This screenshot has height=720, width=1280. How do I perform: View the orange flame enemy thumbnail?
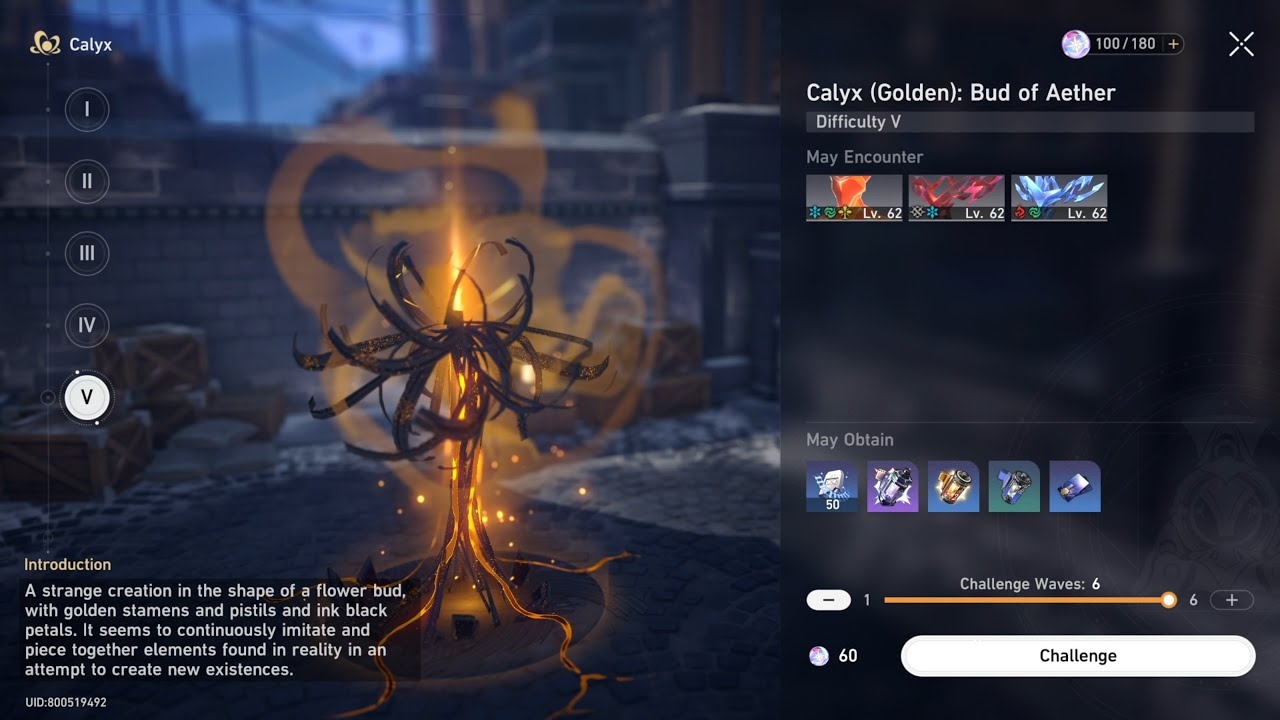[x=854, y=198]
